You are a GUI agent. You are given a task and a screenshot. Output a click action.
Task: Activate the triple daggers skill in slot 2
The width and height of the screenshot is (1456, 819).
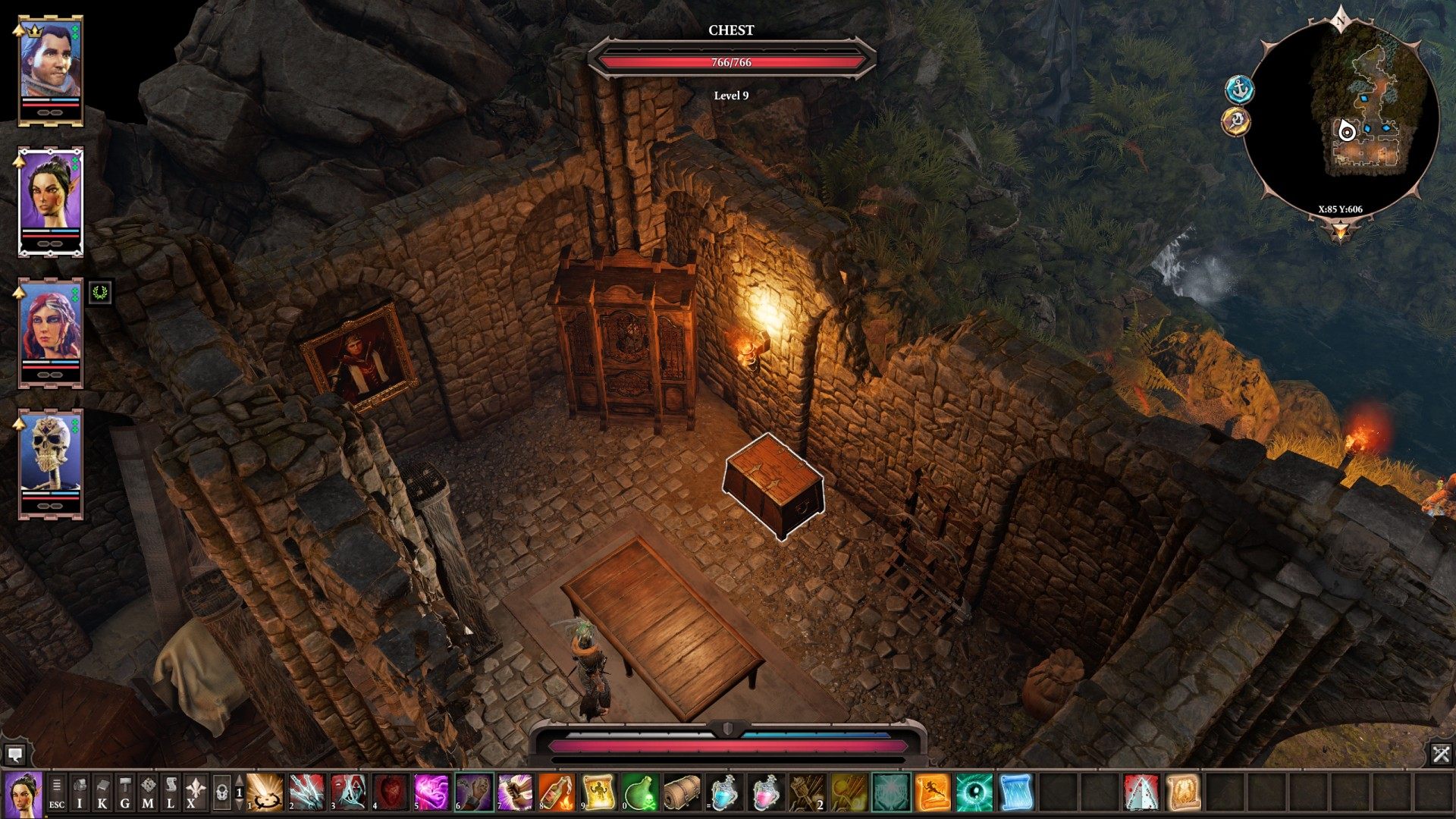tap(306, 793)
